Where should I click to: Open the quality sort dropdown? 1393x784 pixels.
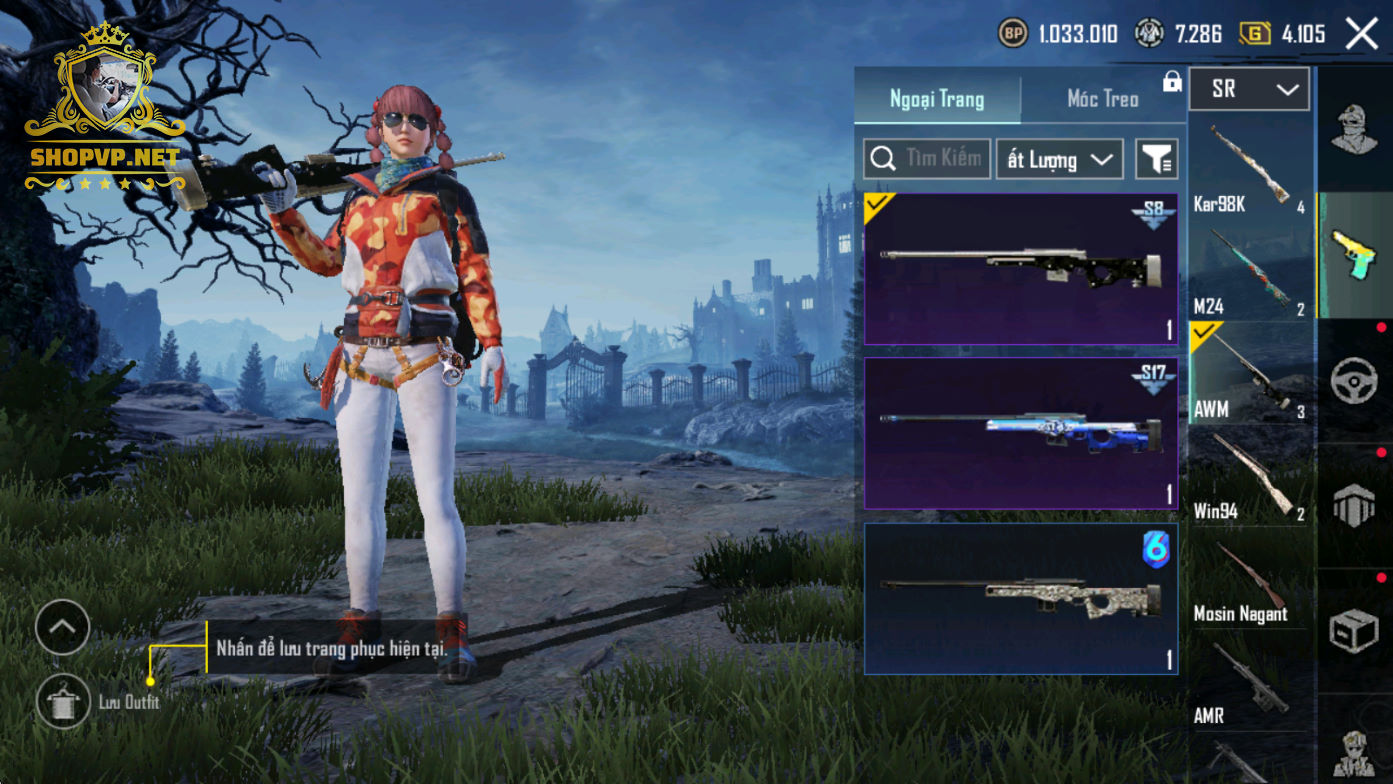click(1059, 159)
